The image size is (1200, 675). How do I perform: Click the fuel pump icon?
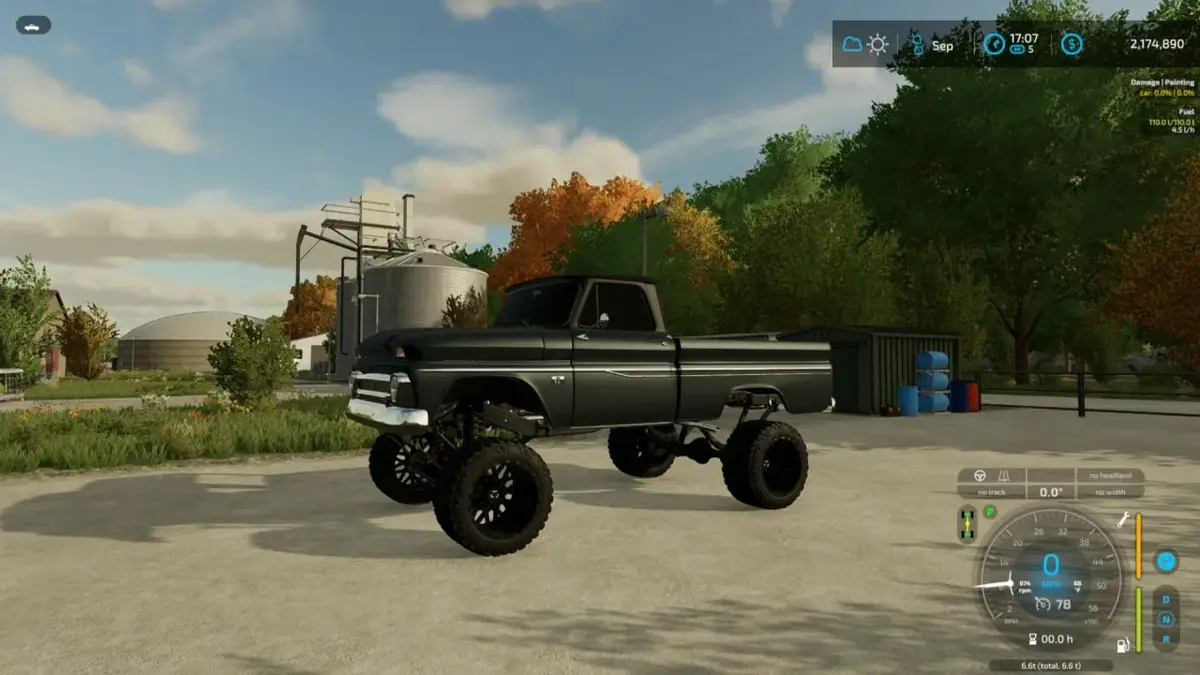[1123, 645]
